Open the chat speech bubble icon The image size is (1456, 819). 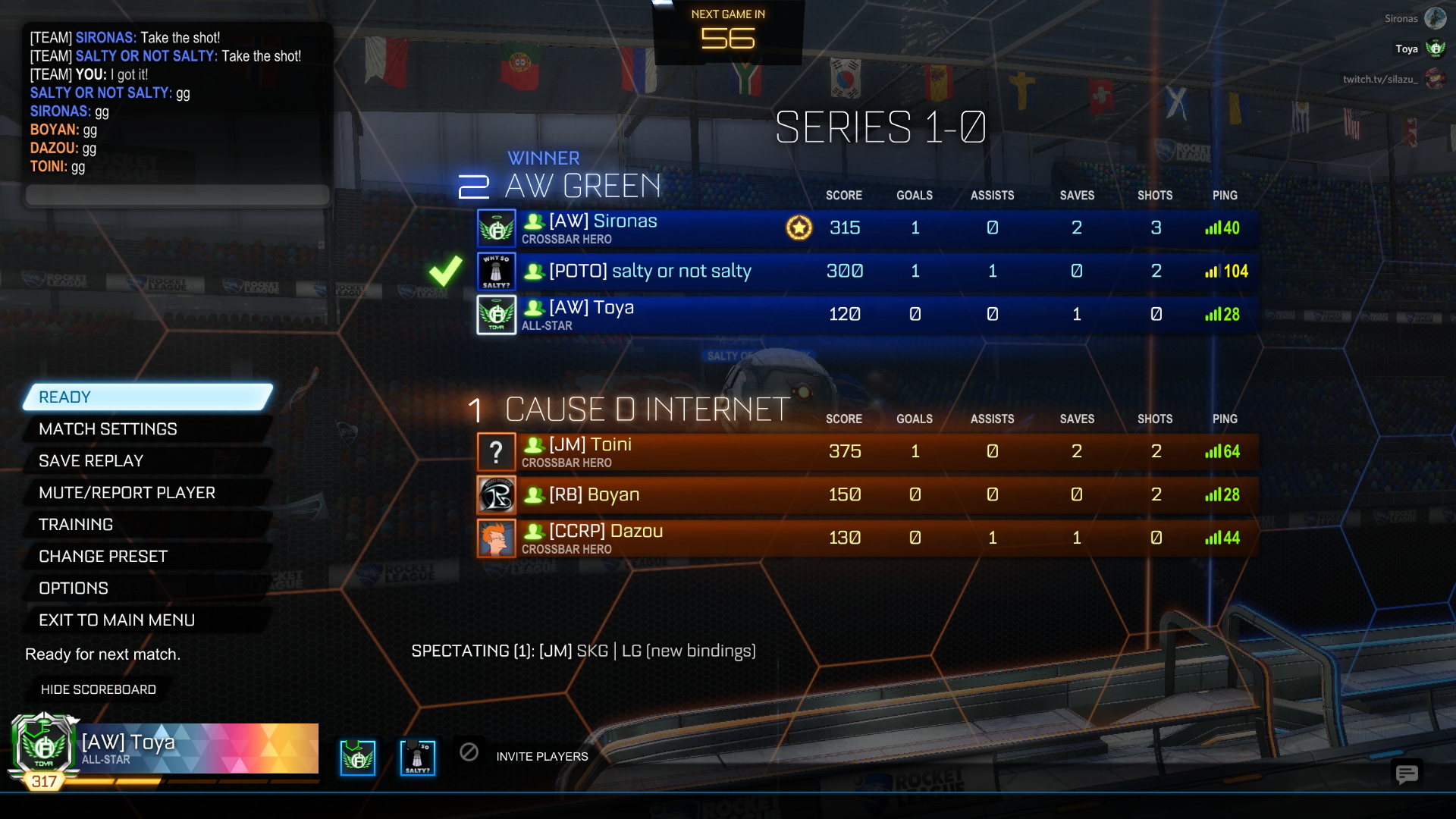[x=1407, y=774]
